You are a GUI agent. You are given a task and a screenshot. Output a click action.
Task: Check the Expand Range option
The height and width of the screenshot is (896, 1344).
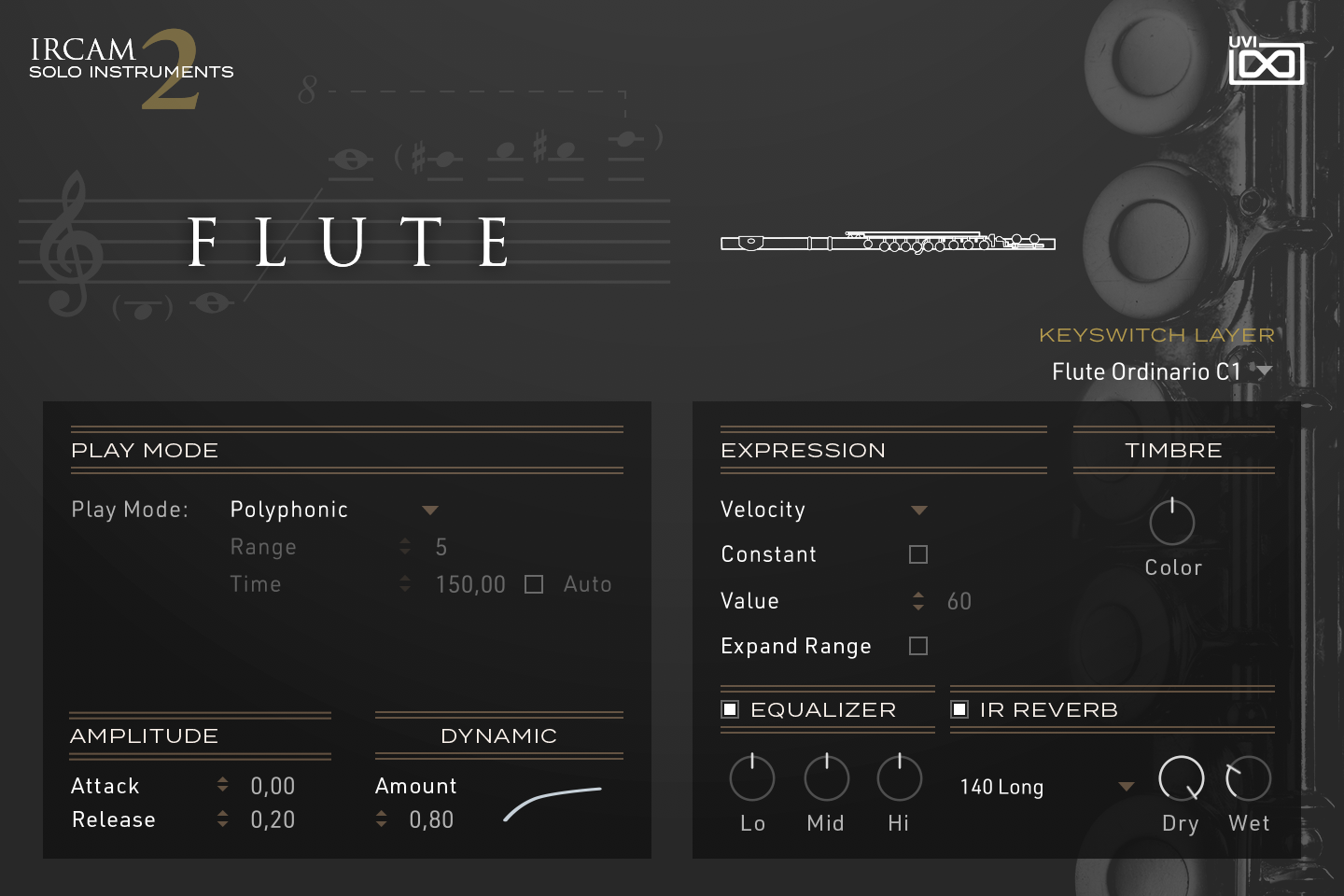917,645
